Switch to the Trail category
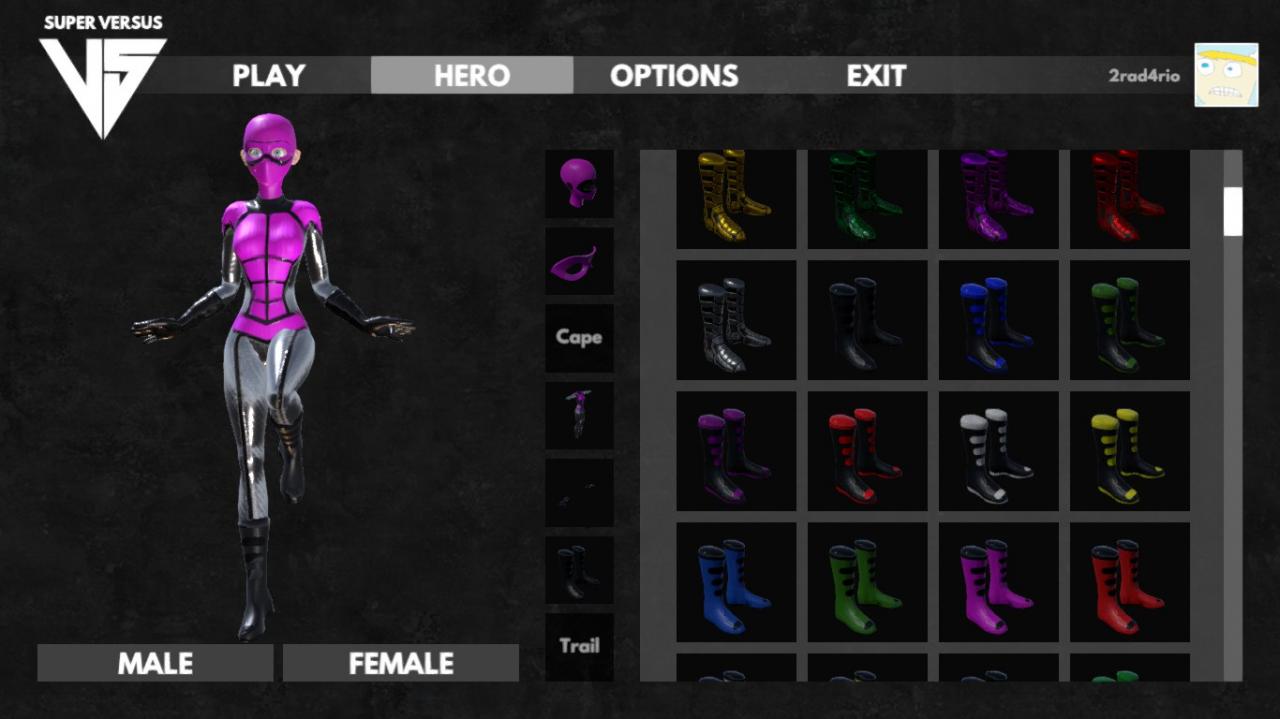 (579, 646)
